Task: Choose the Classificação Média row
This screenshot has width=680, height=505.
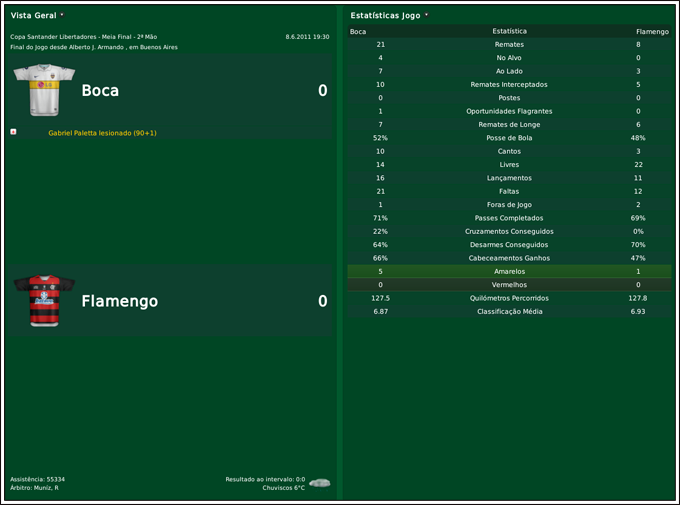Action: [x=509, y=311]
